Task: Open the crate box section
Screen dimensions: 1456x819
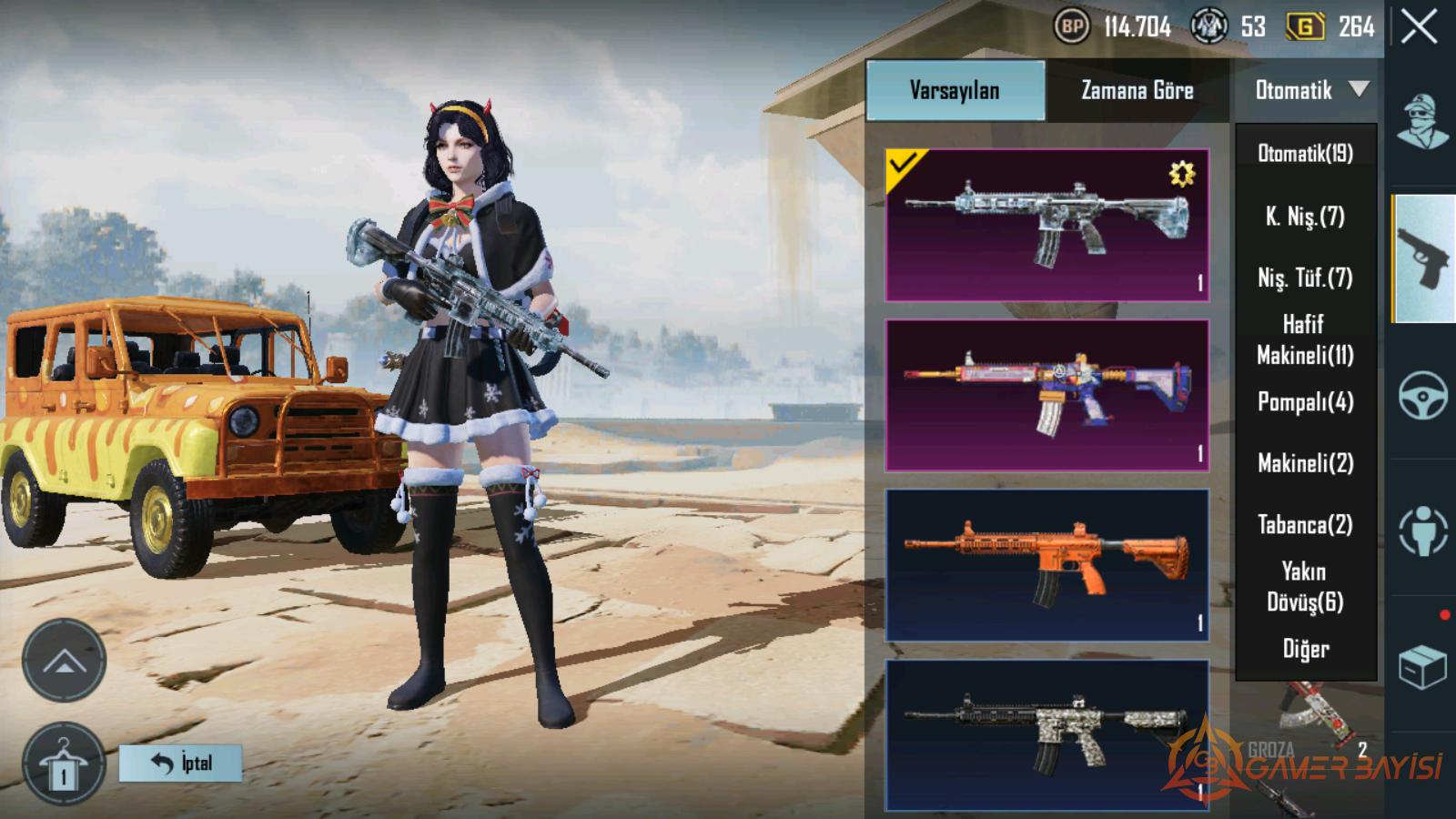Action: click(x=1422, y=667)
